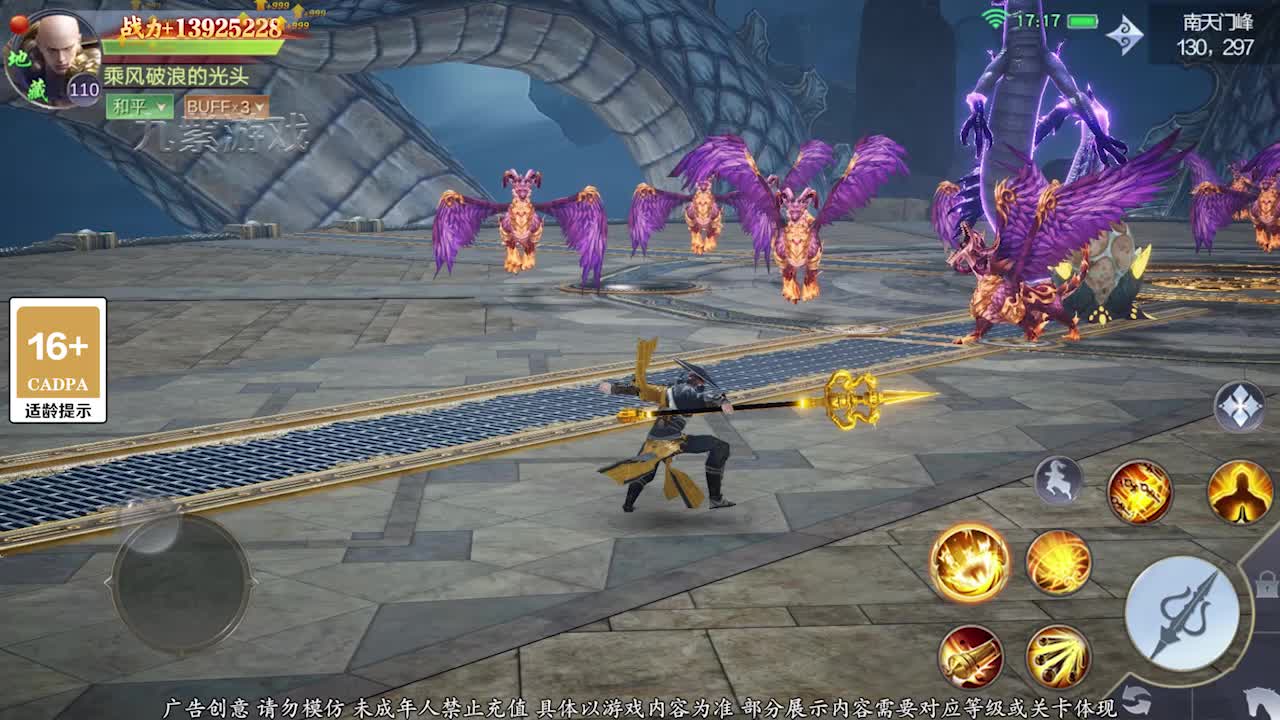Image resolution: width=1280 pixels, height=720 pixels.
Task: Tap the 16+ CADPA age rating badge
Action: [x=58, y=360]
